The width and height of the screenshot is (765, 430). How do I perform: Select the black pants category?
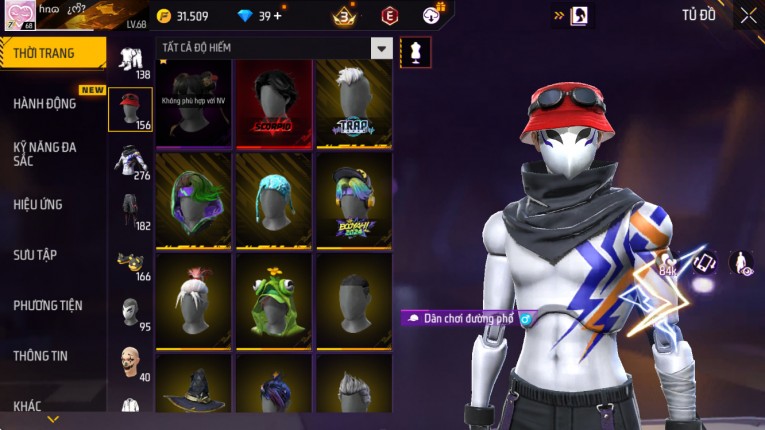pos(130,211)
